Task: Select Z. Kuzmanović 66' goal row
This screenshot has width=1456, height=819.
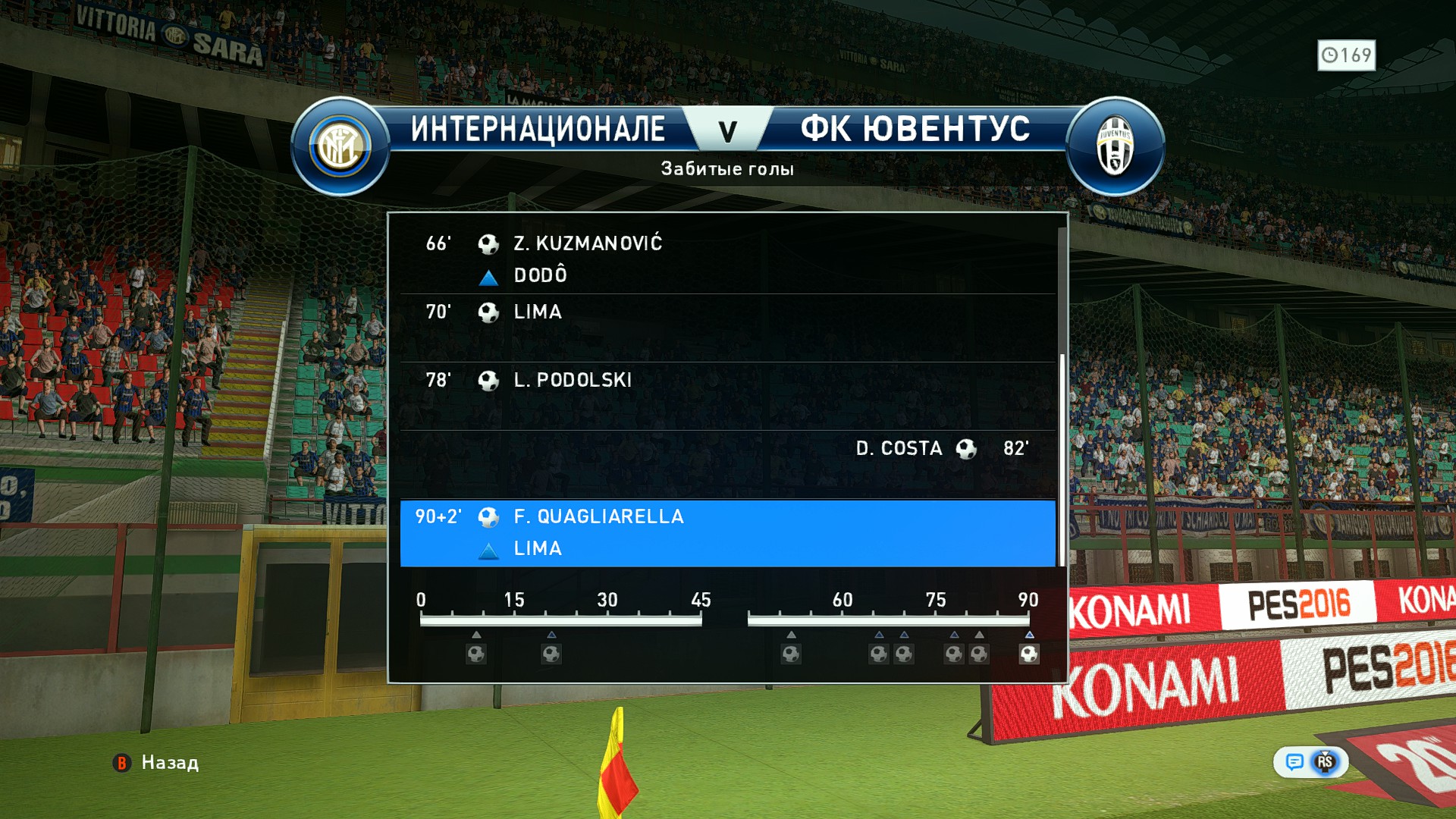Action: 726,259
